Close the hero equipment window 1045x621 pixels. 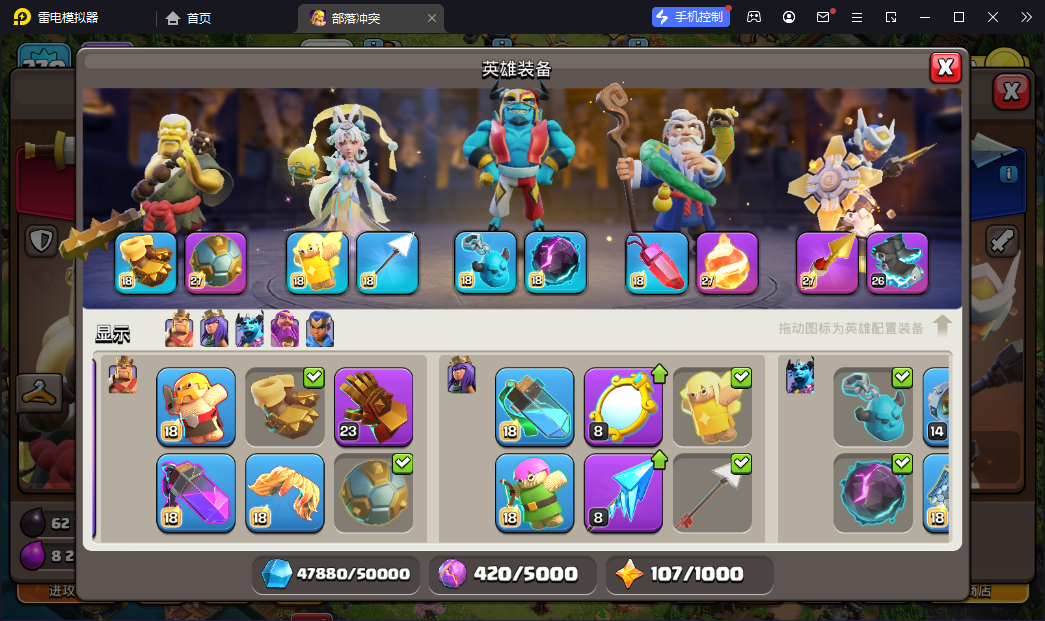coord(945,67)
